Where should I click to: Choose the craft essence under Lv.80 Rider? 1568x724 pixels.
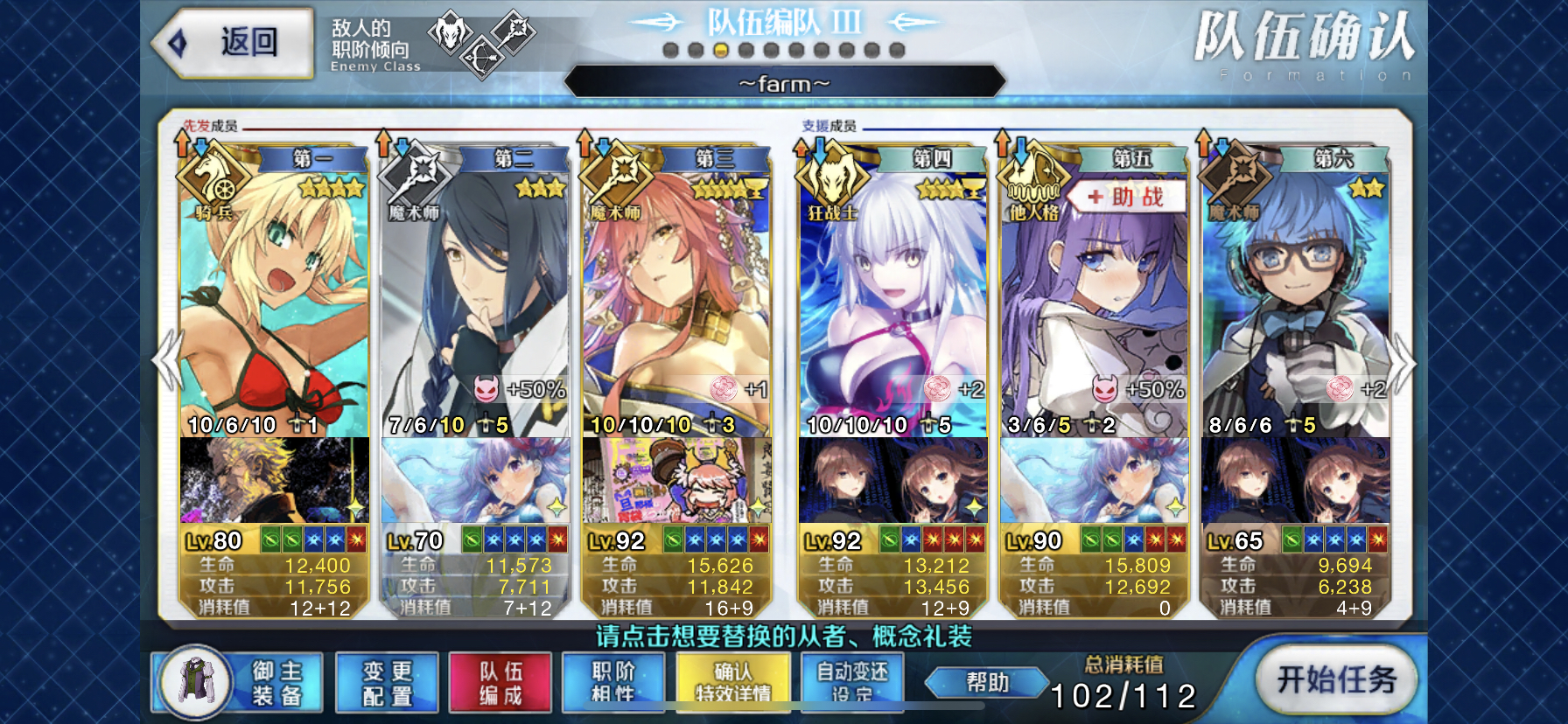274,480
